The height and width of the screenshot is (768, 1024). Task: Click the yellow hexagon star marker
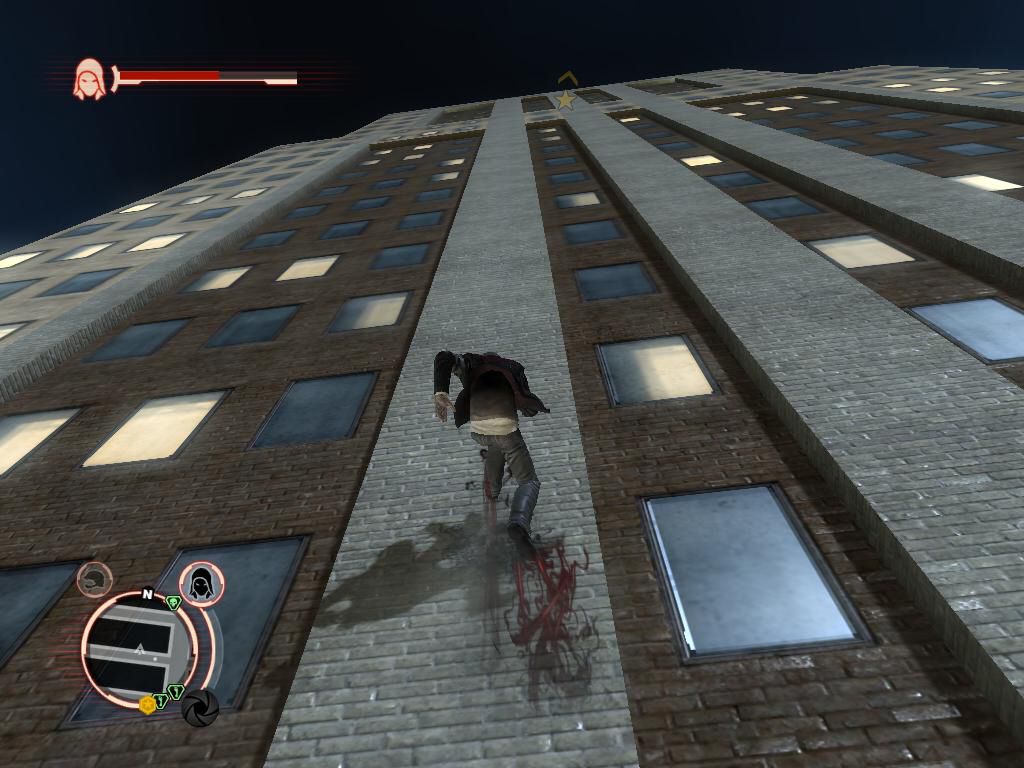(x=148, y=704)
